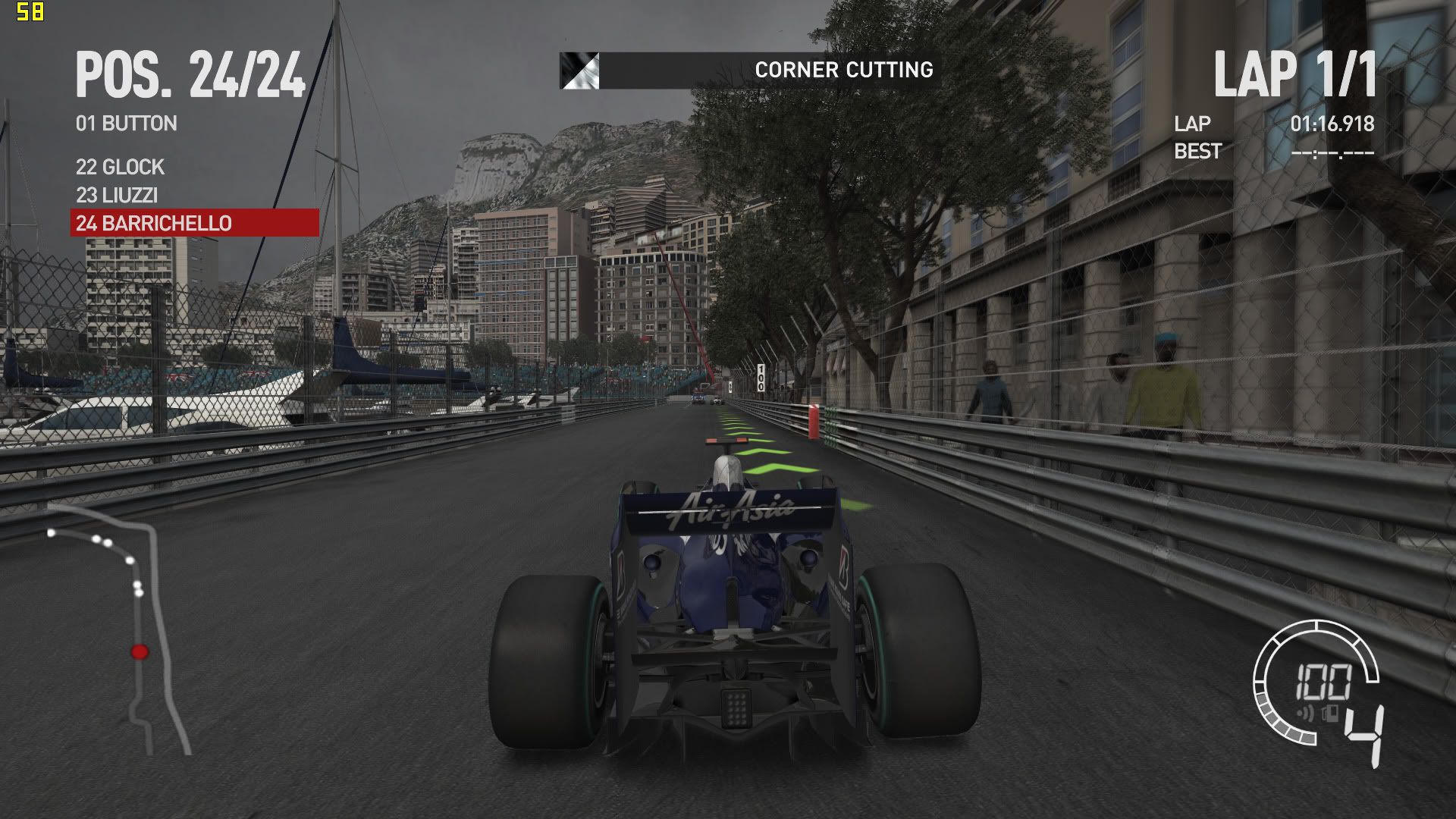This screenshot has width=1456, height=819.
Task: Click the highlighted 24 Barrichello row
Action: pos(194,223)
